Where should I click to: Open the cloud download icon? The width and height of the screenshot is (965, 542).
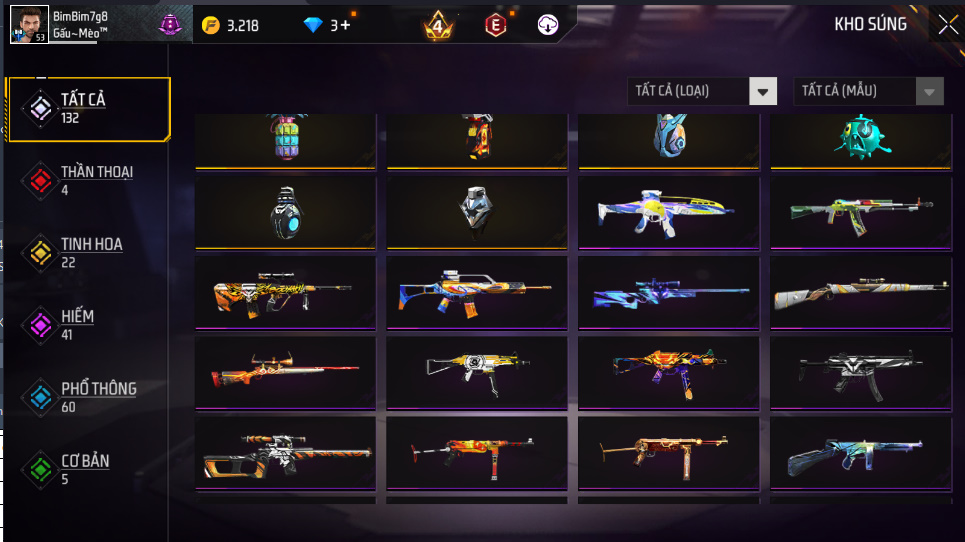click(548, 25)
